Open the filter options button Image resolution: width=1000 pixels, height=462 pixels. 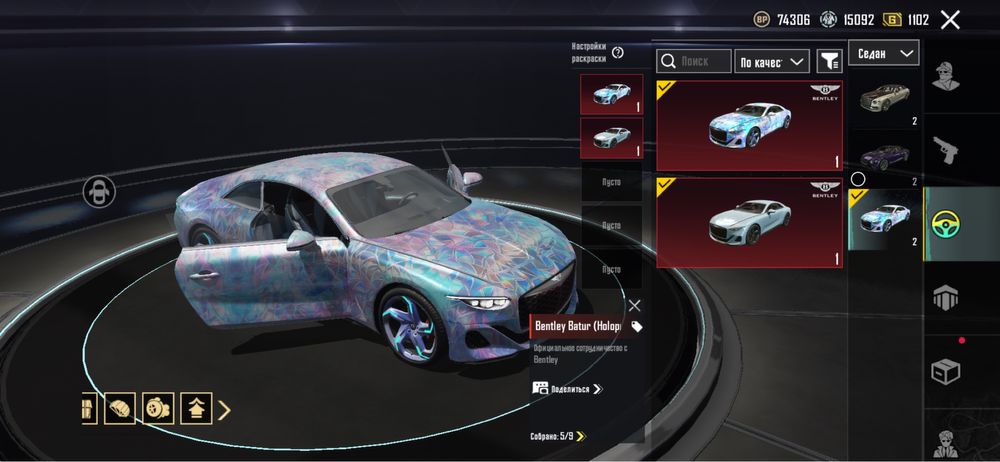[829, 61]
